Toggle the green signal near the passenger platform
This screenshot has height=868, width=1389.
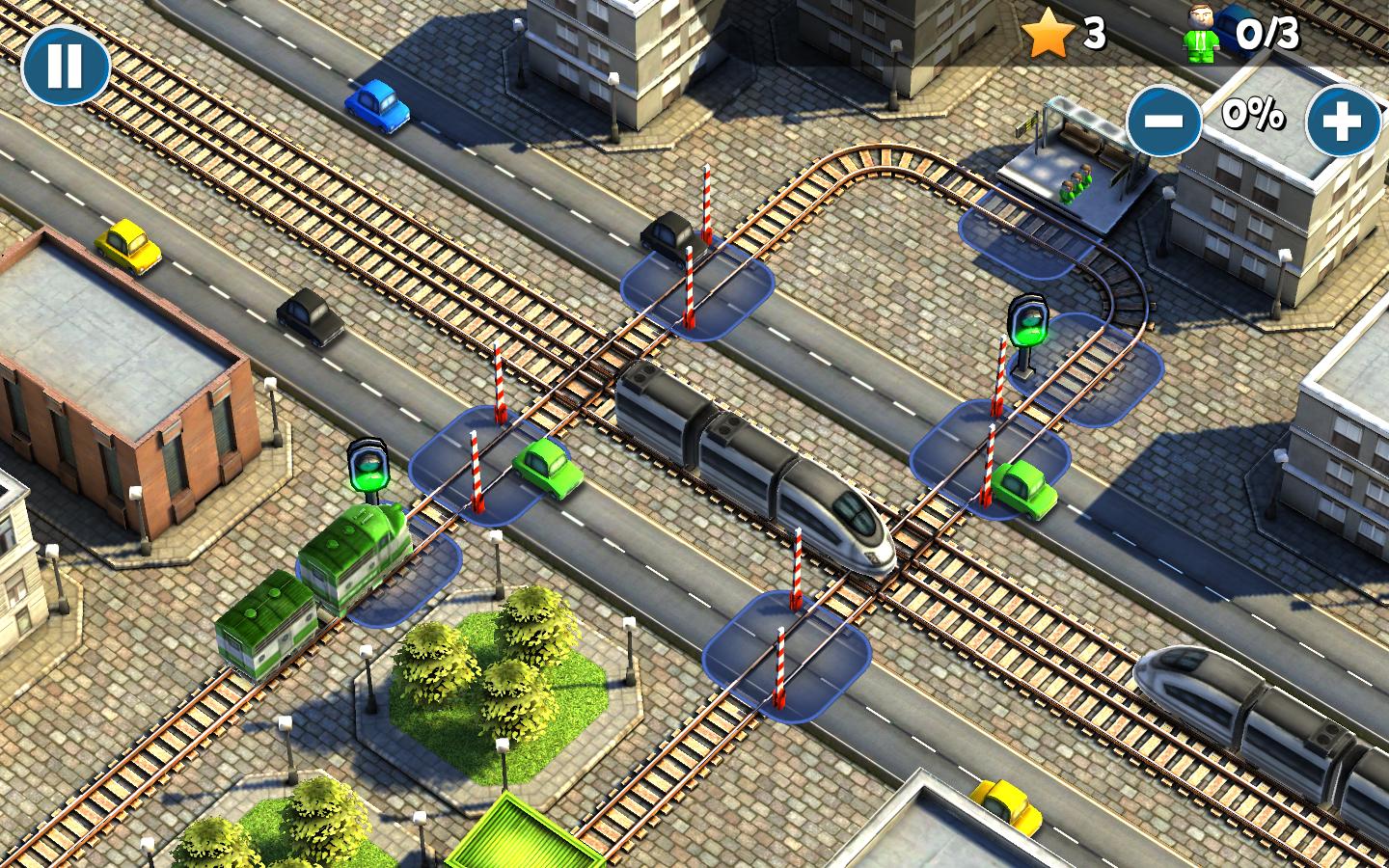(1028, 323)
